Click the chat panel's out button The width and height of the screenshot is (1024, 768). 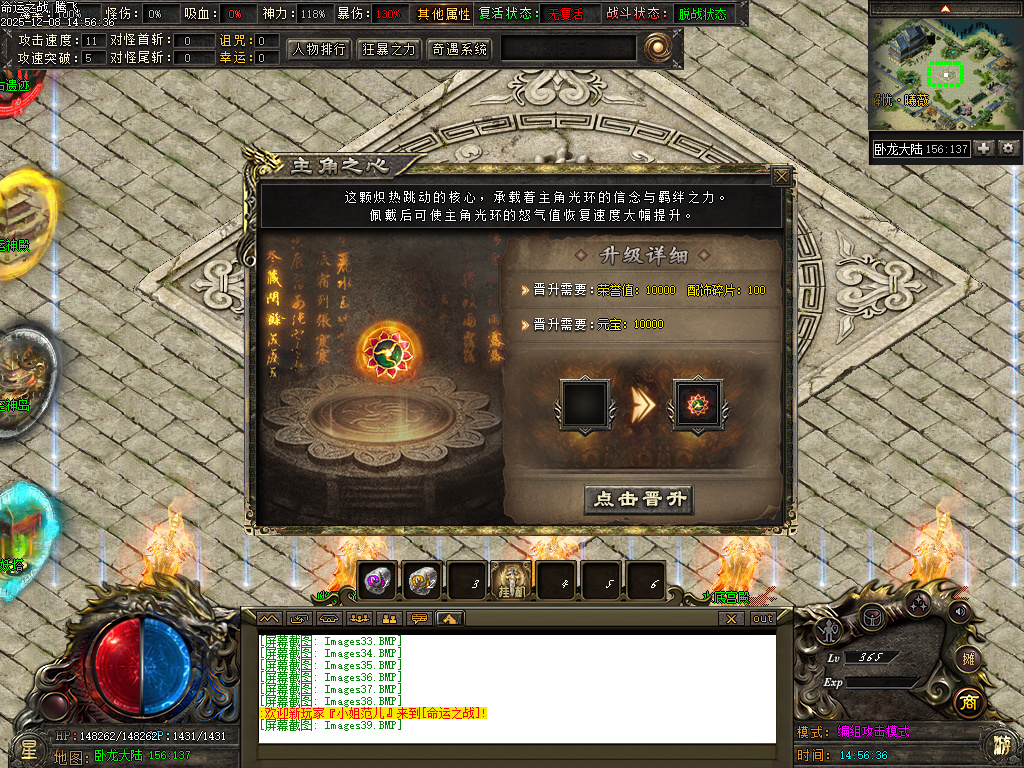(x=763, y=619)
